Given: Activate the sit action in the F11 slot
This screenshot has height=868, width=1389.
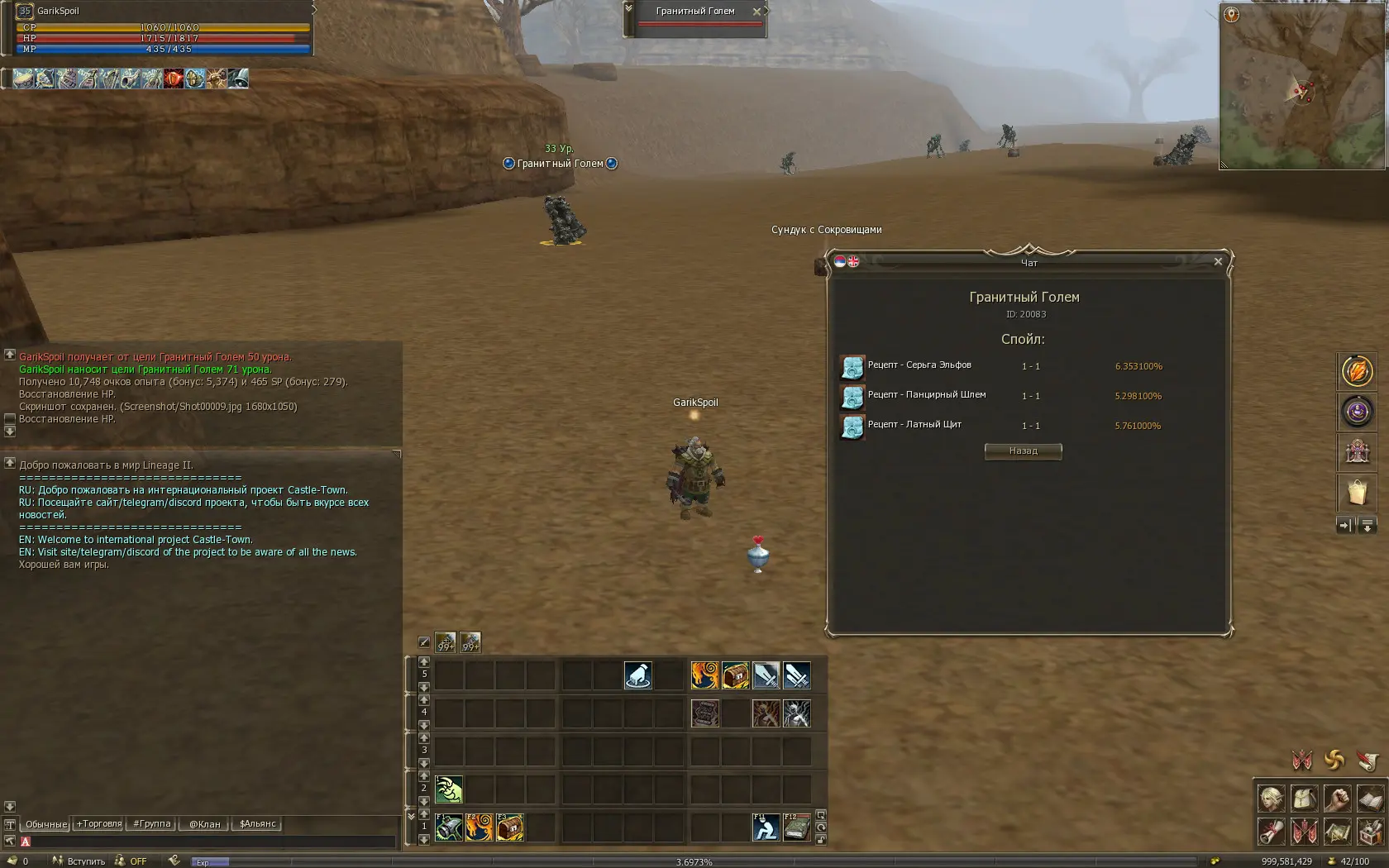Looking at the screenshot, I should pos(766,827).
